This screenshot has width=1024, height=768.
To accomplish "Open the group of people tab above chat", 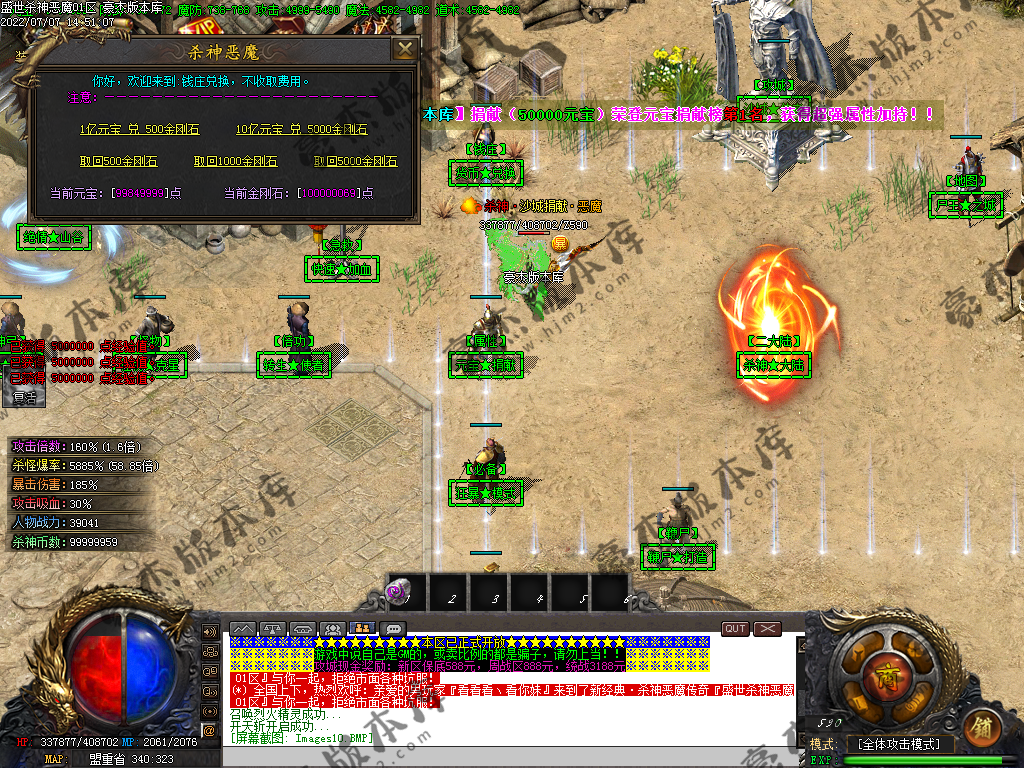I will point(334,629).
